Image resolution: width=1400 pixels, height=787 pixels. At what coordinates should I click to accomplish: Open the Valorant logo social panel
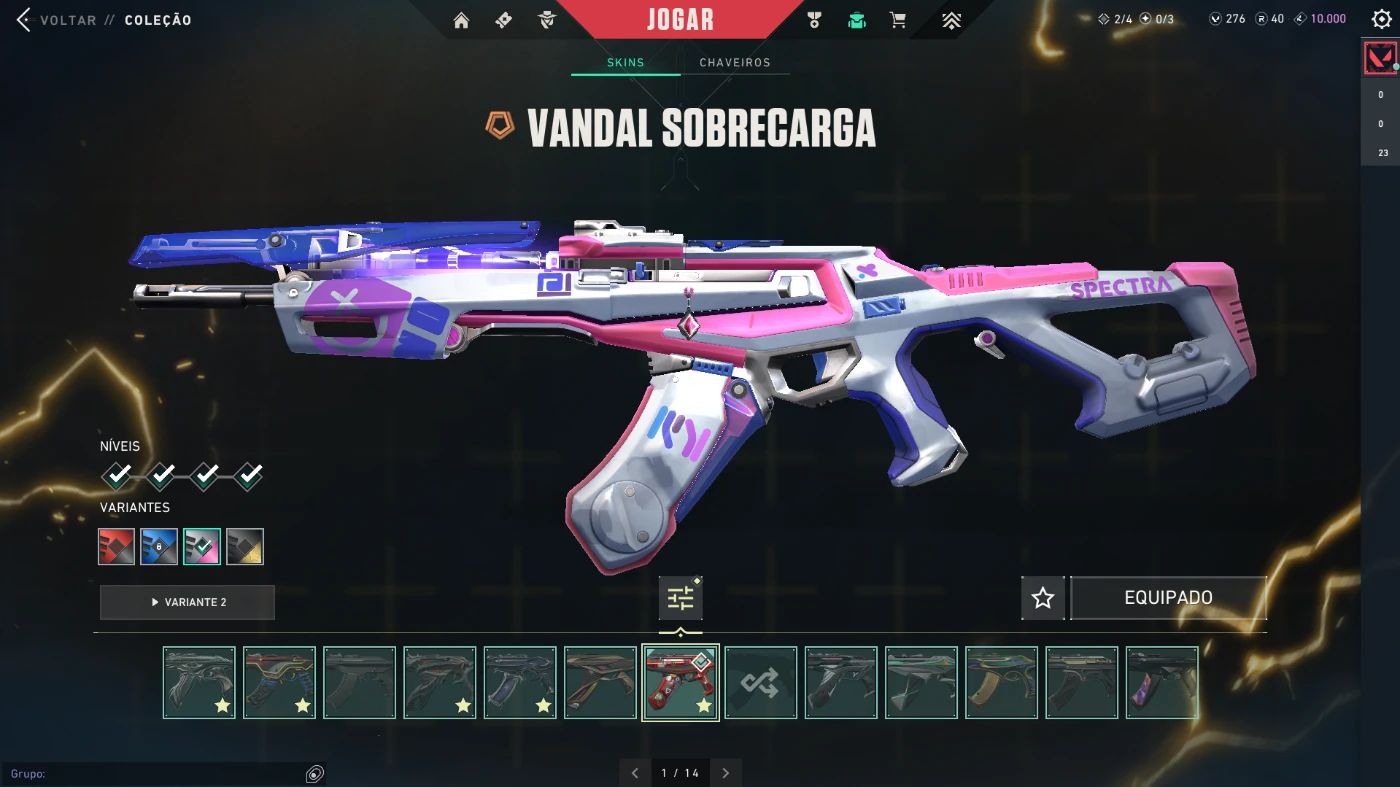(1380, 58)
